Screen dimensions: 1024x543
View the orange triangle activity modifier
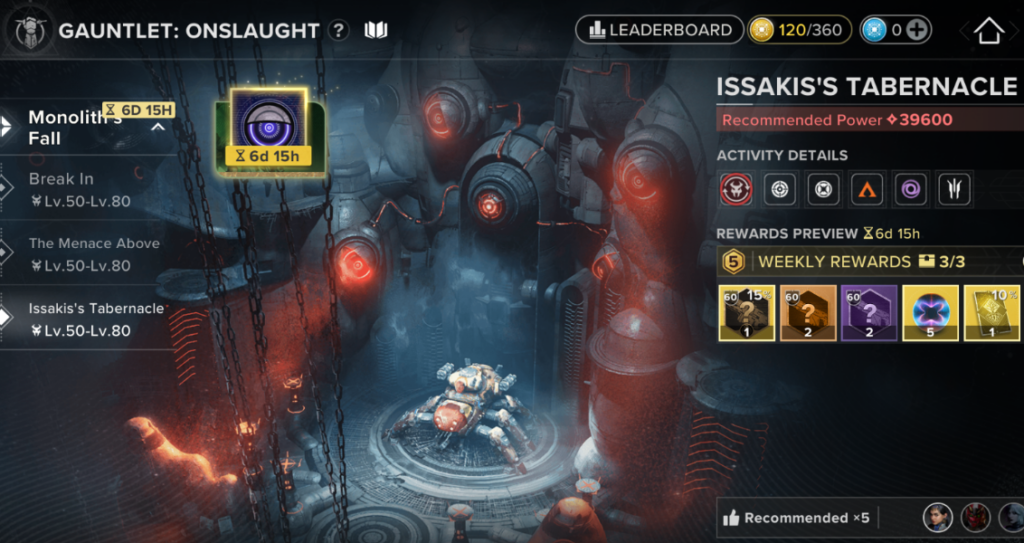pos(866,190)
